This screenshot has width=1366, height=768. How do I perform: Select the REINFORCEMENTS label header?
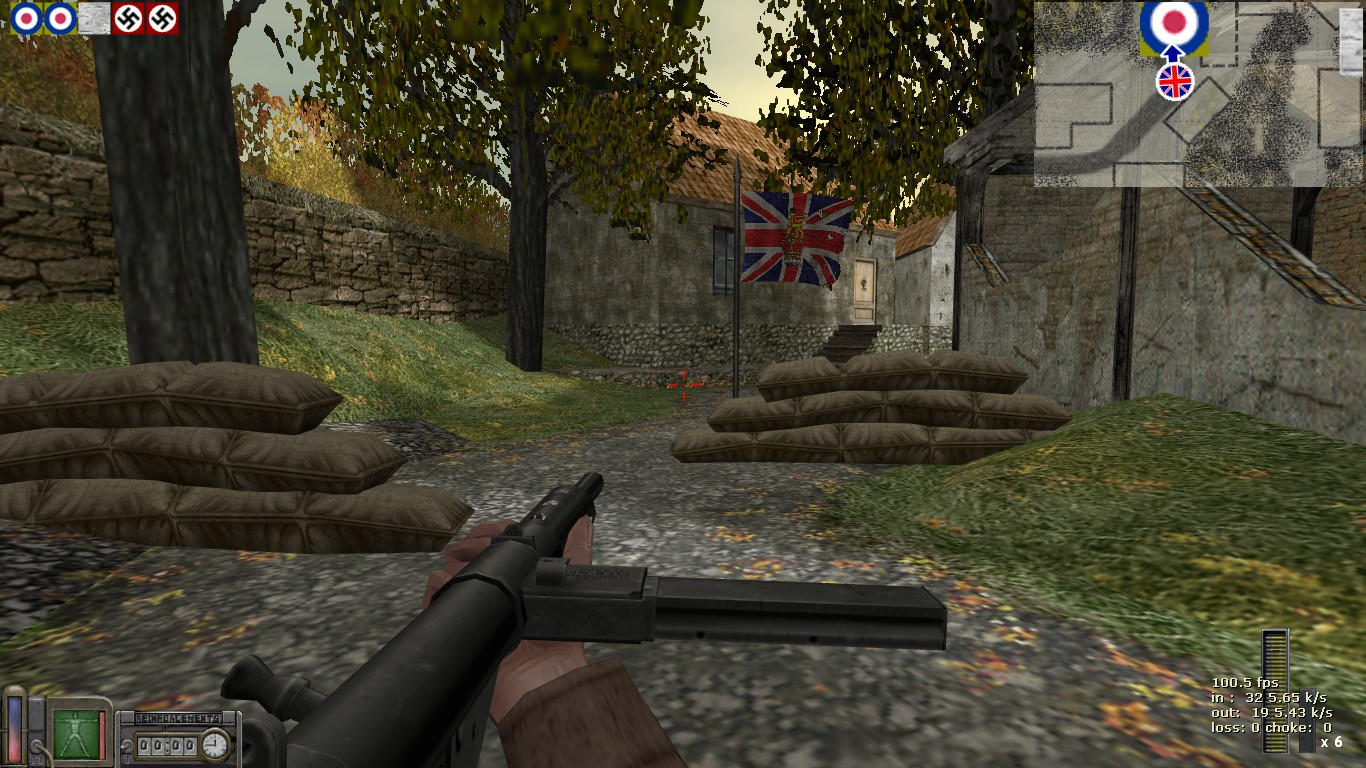point(180,717)
